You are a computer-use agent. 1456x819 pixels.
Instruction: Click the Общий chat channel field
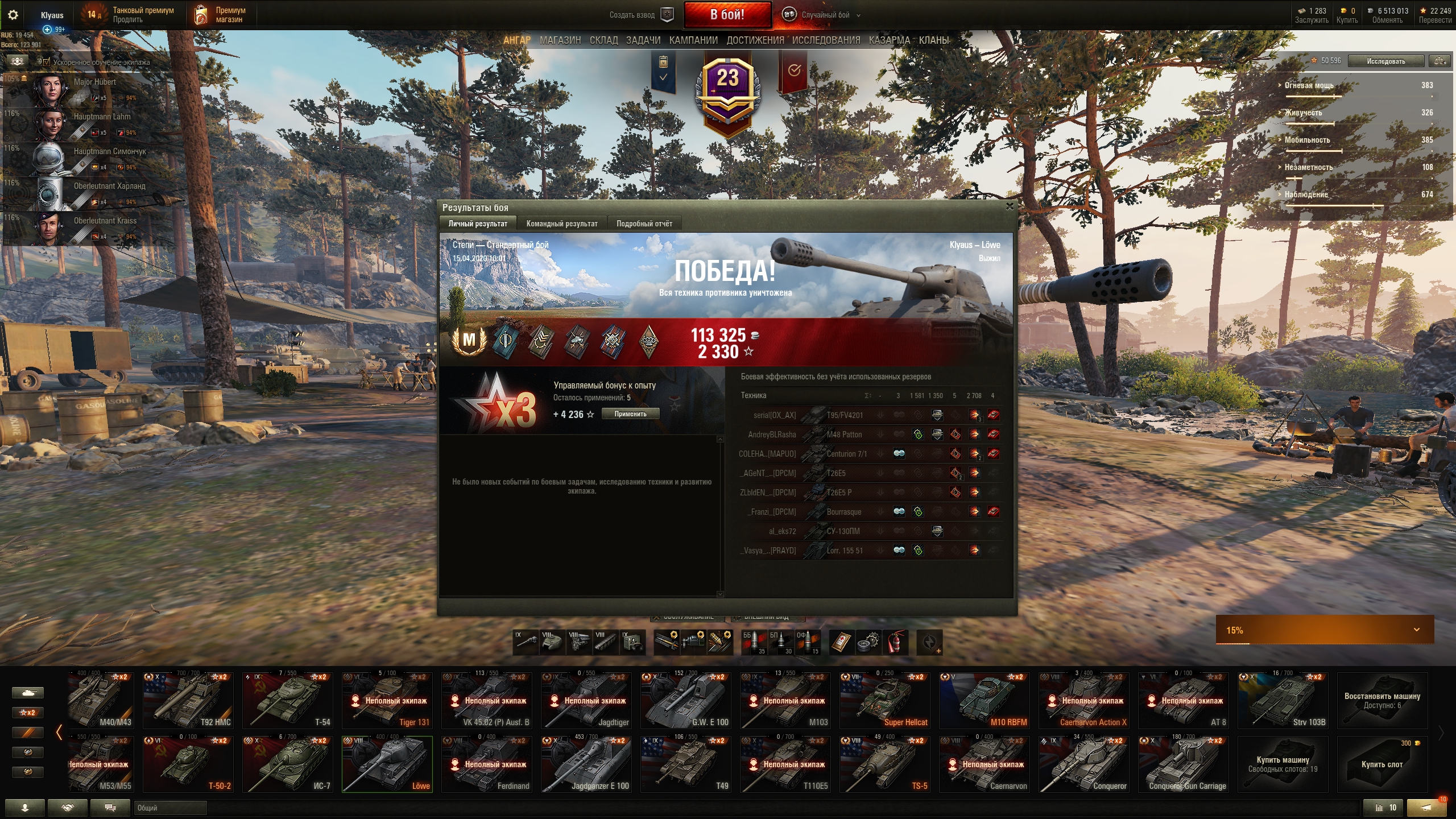(x=170, y=808)
